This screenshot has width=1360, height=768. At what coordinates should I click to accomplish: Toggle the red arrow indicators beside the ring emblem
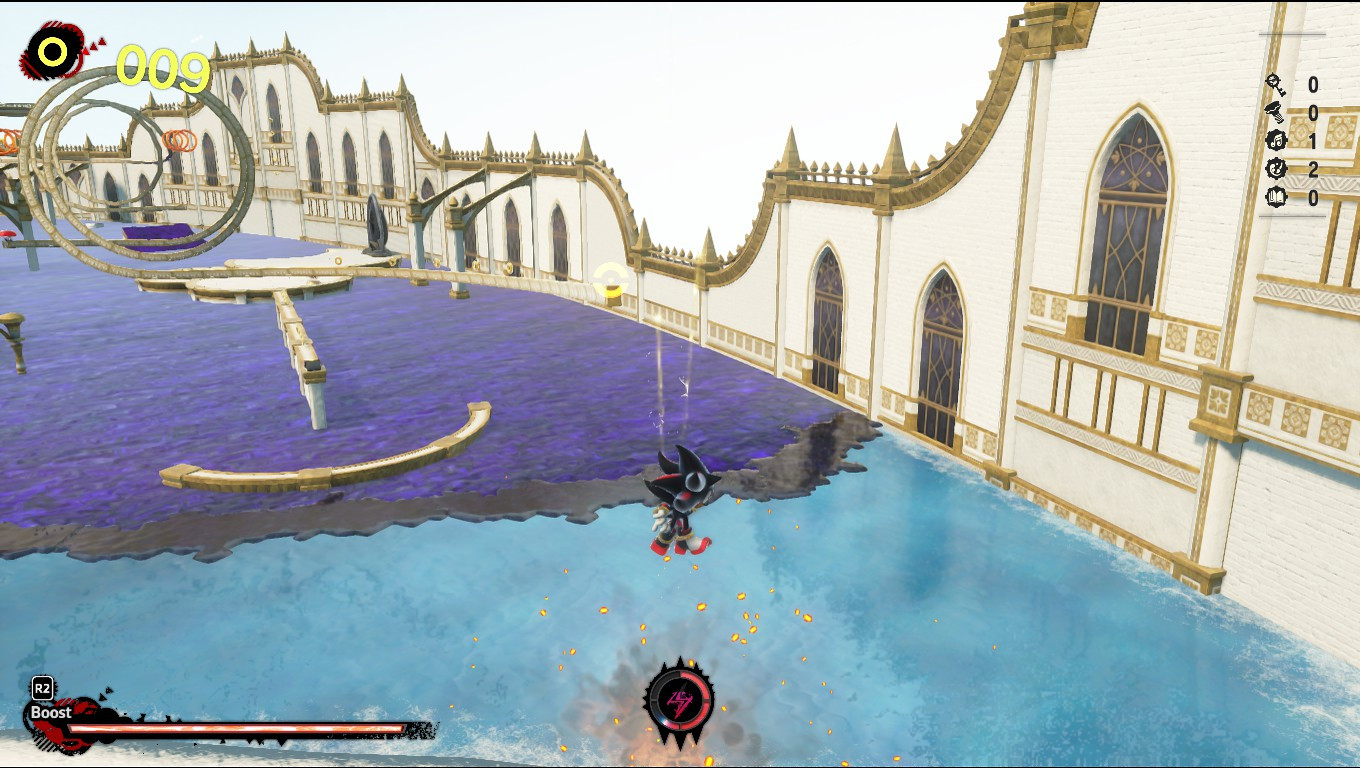point(93,45)
